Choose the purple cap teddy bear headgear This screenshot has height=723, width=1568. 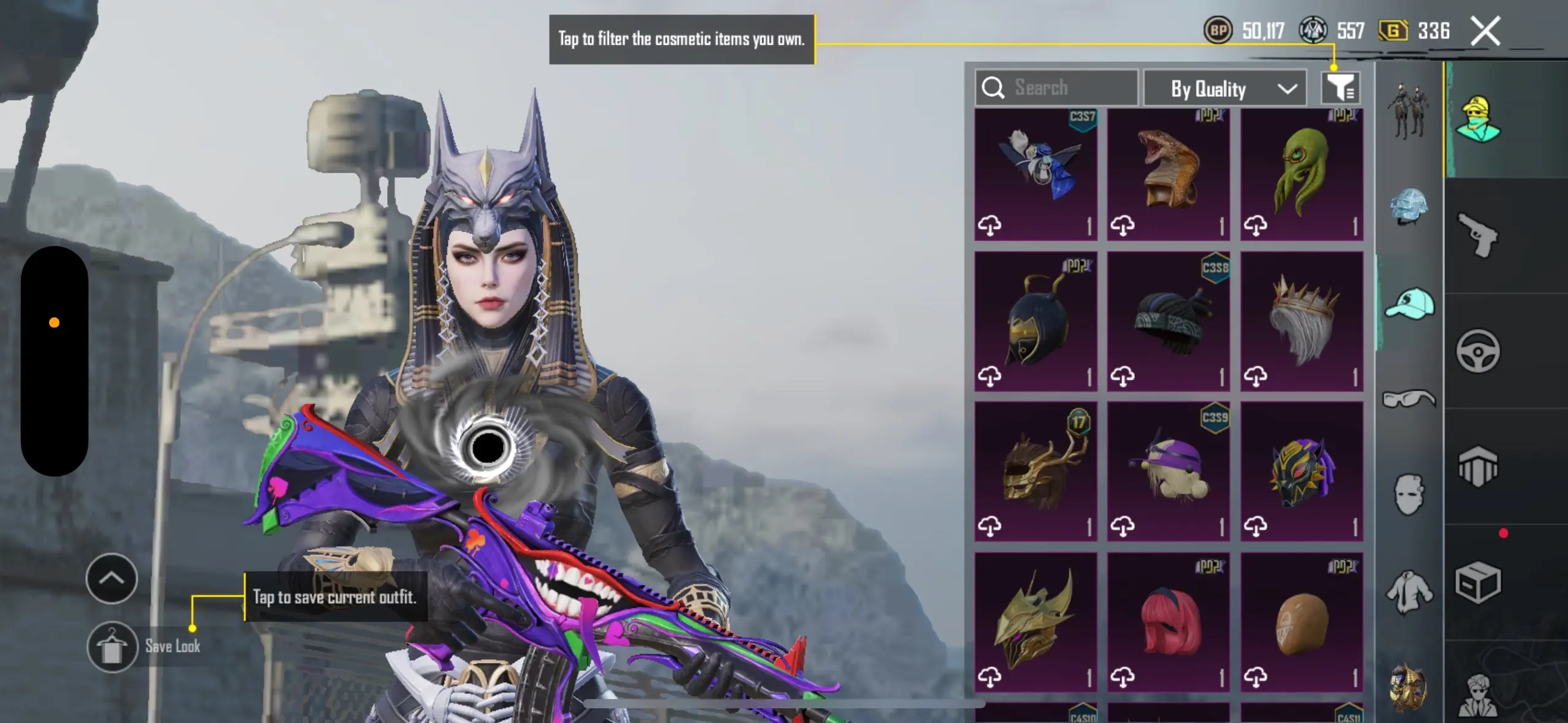pyautogui.click(x=1168, y=471)
